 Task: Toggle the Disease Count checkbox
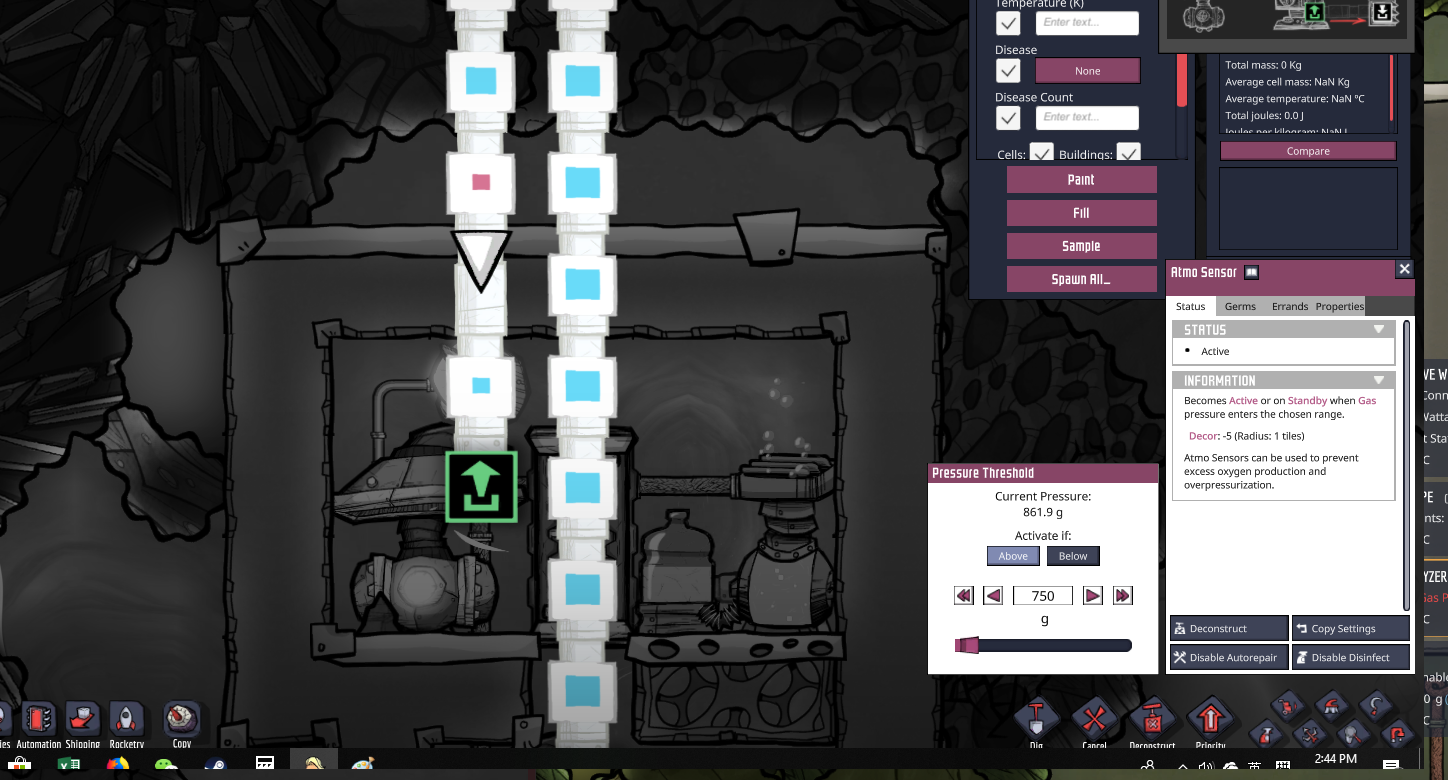click(1007, 117)
